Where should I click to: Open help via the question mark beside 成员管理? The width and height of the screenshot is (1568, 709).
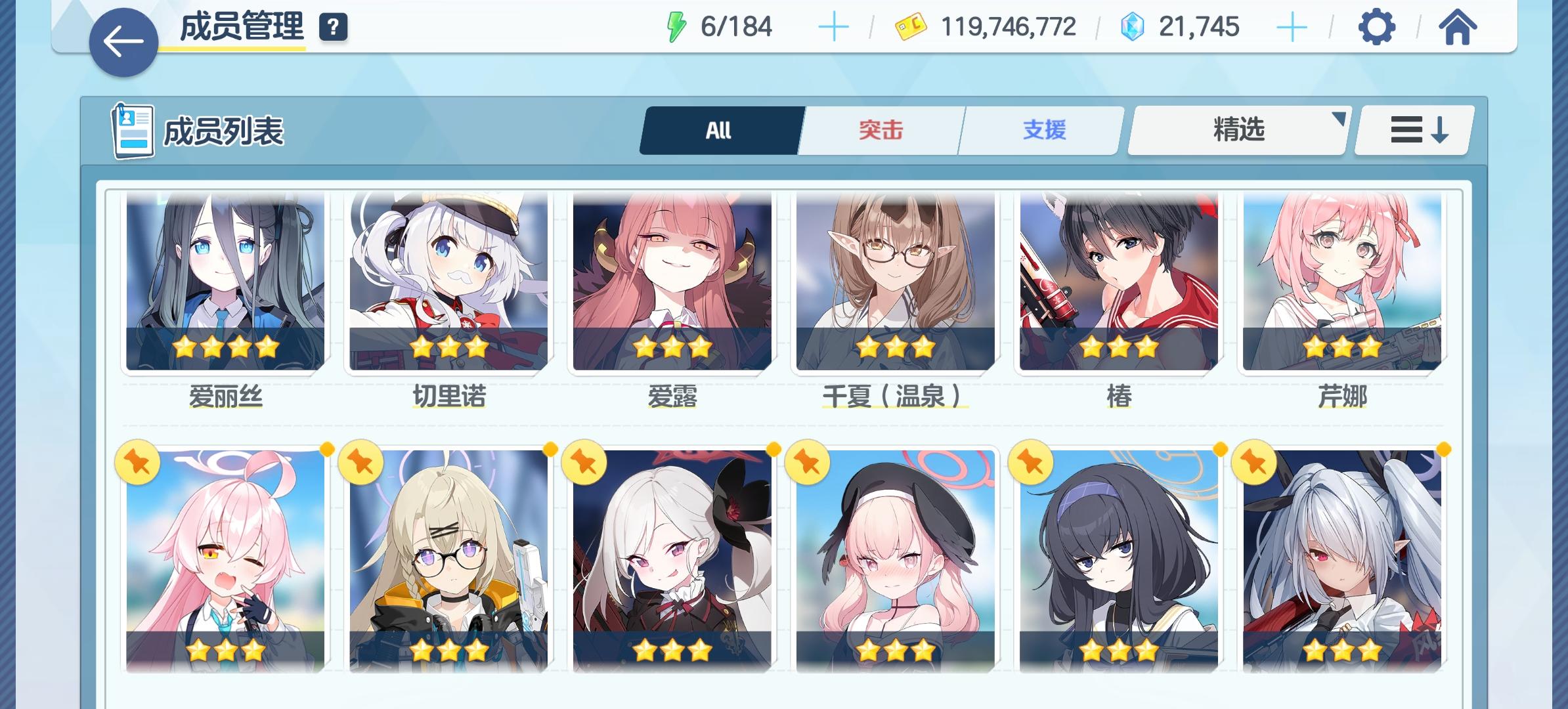coord(333,27)
